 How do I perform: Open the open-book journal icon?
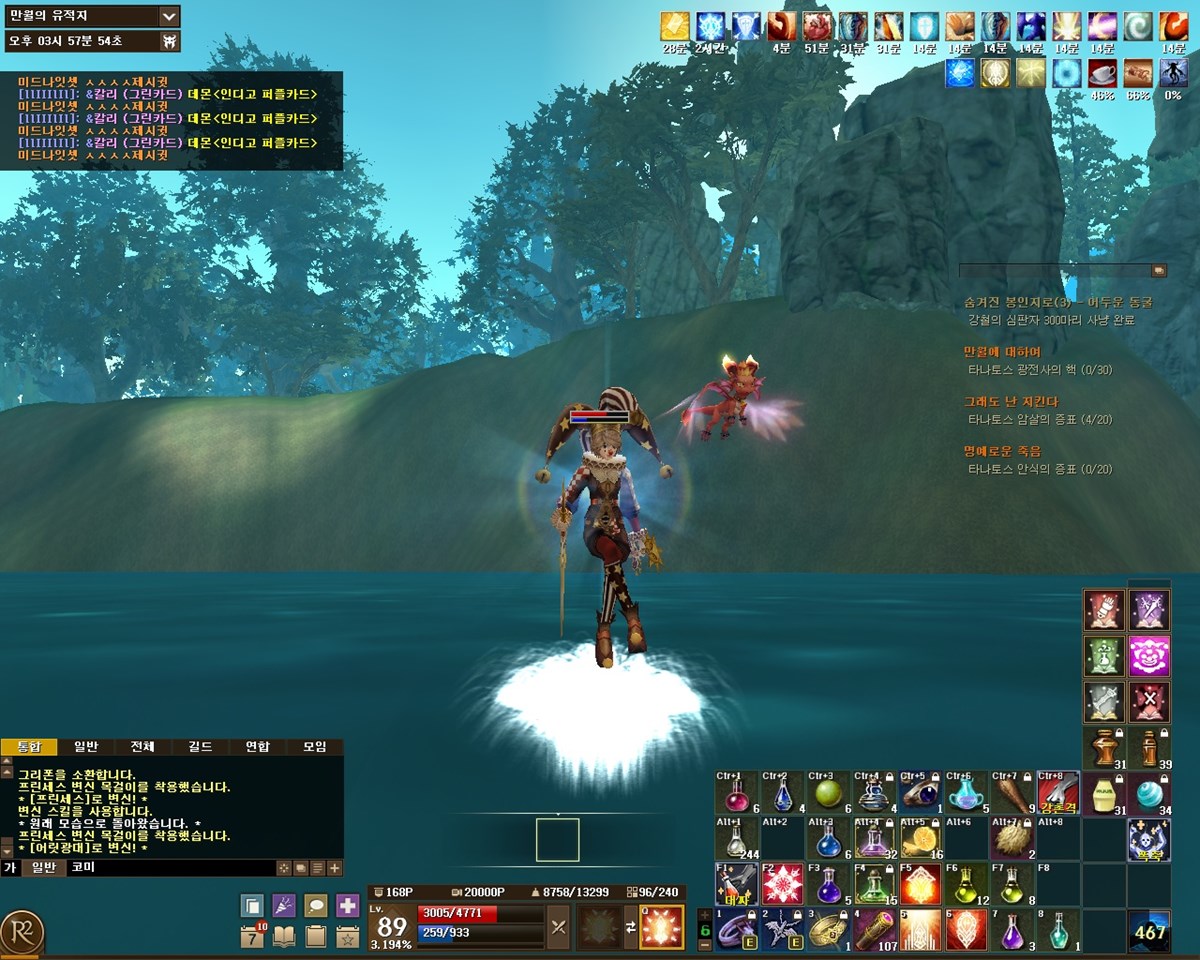(284, 937)
